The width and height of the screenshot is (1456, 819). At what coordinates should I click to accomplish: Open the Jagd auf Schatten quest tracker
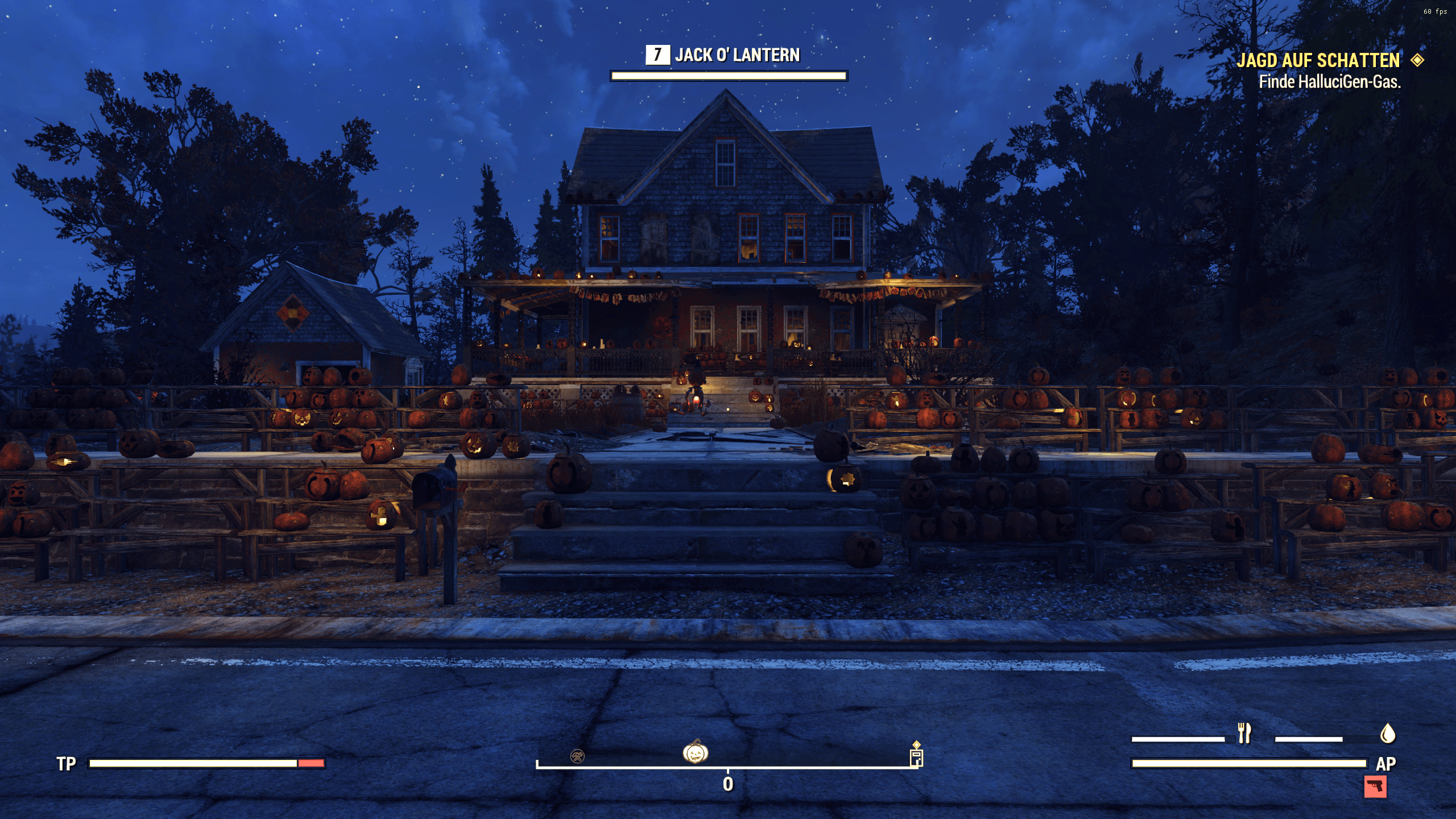1318,60
